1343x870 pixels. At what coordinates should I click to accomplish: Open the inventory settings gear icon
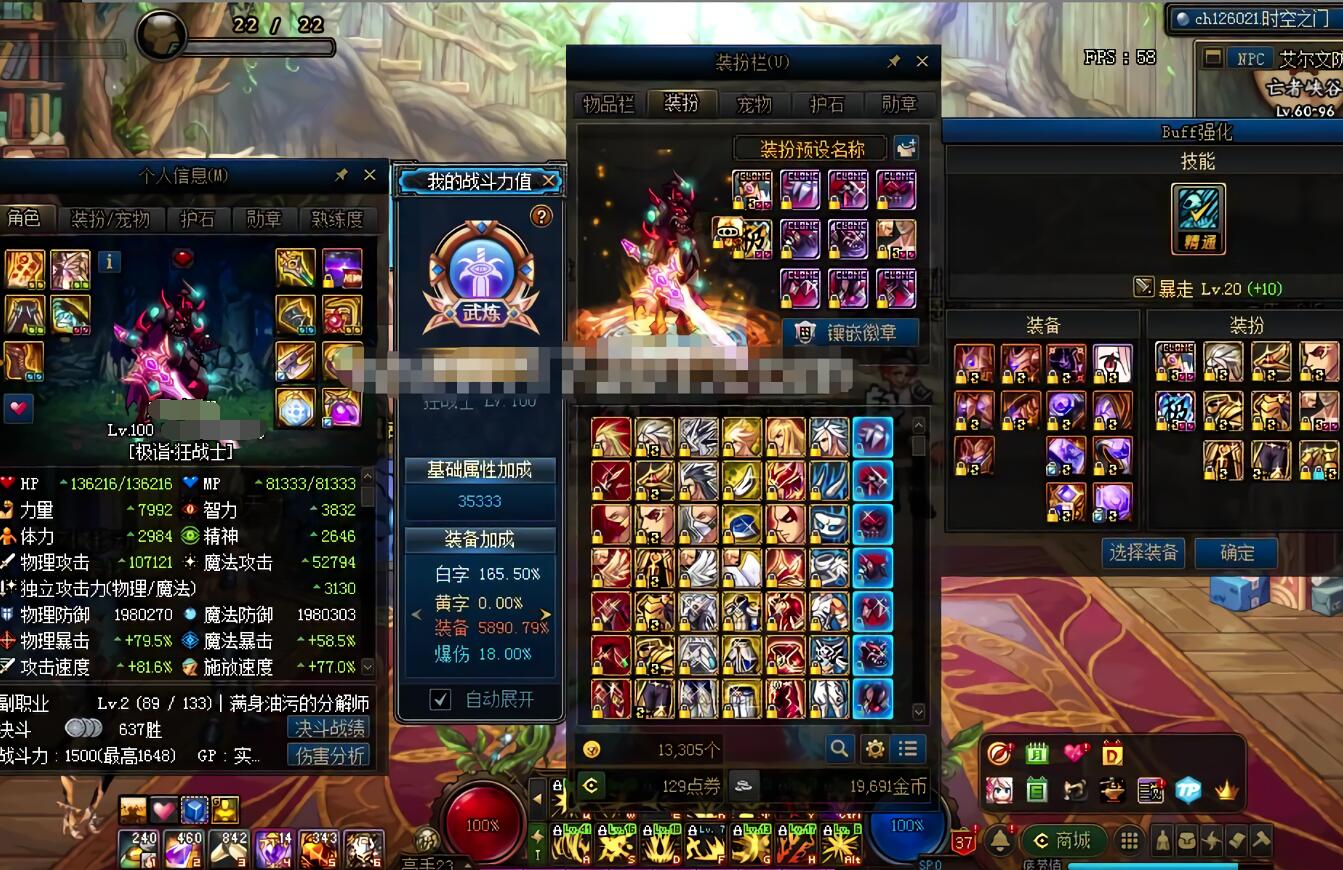(875, 748)
